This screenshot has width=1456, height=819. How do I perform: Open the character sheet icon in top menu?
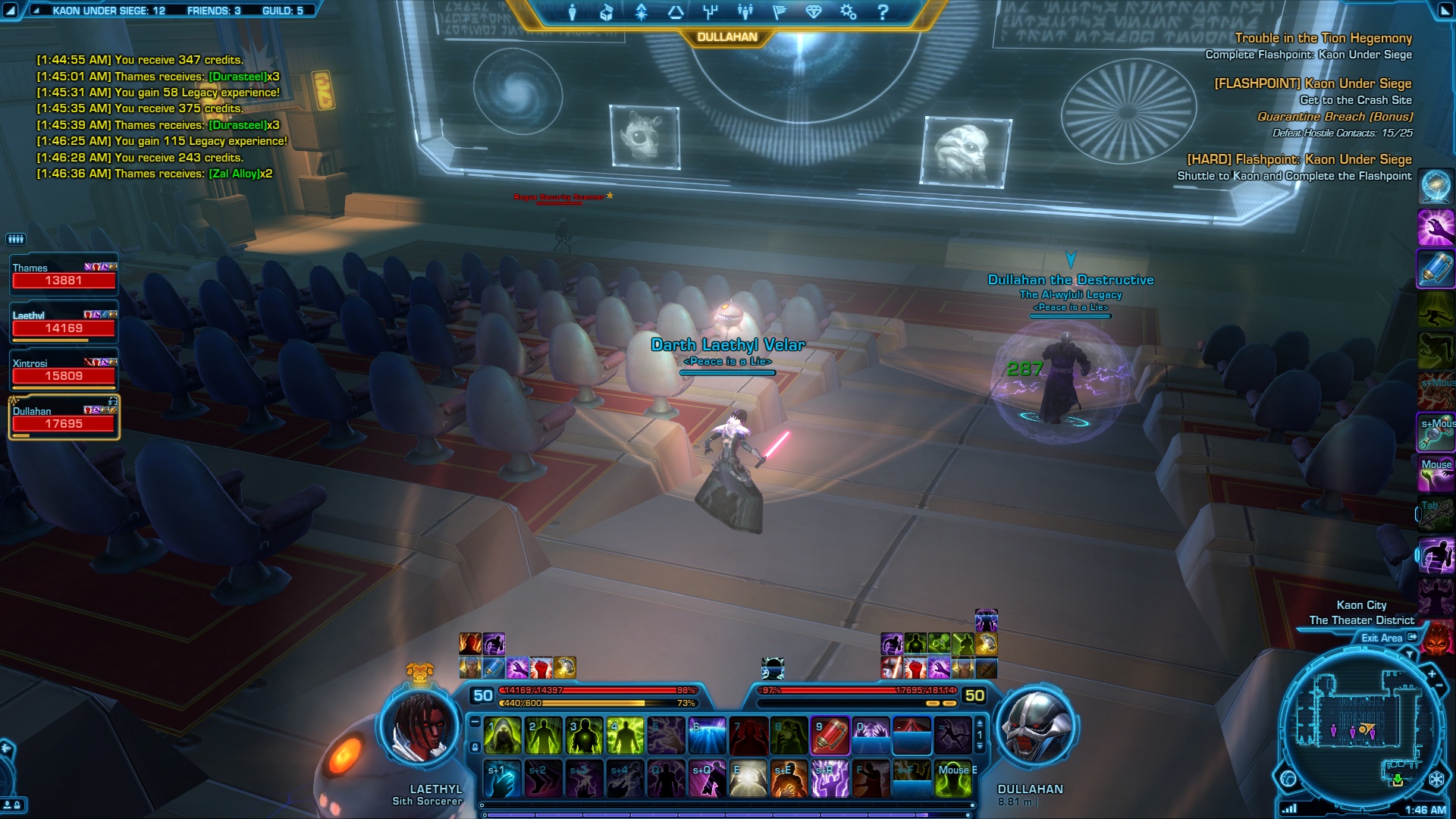[573, 12]
